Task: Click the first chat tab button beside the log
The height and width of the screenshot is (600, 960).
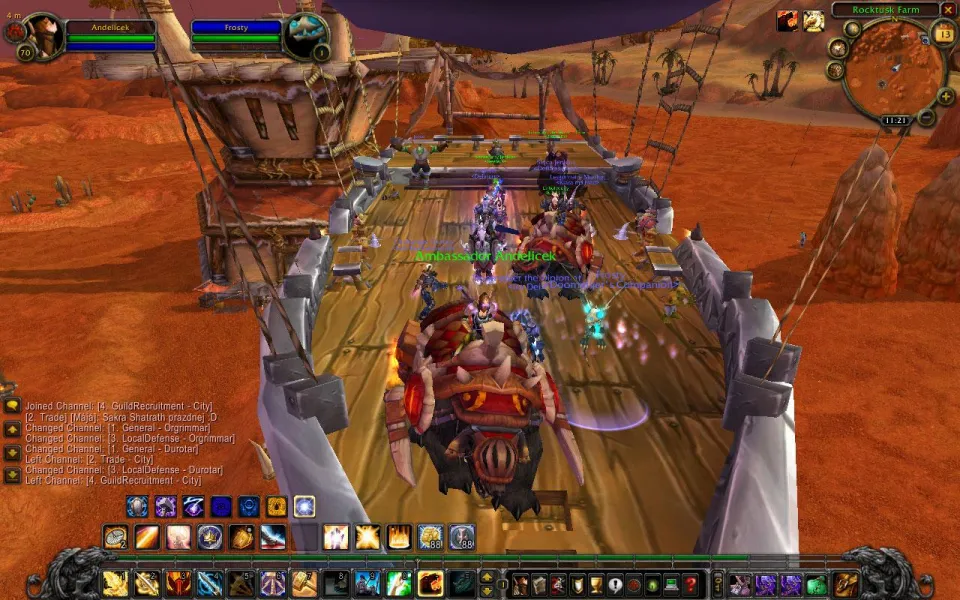Action: click(12, 406)
